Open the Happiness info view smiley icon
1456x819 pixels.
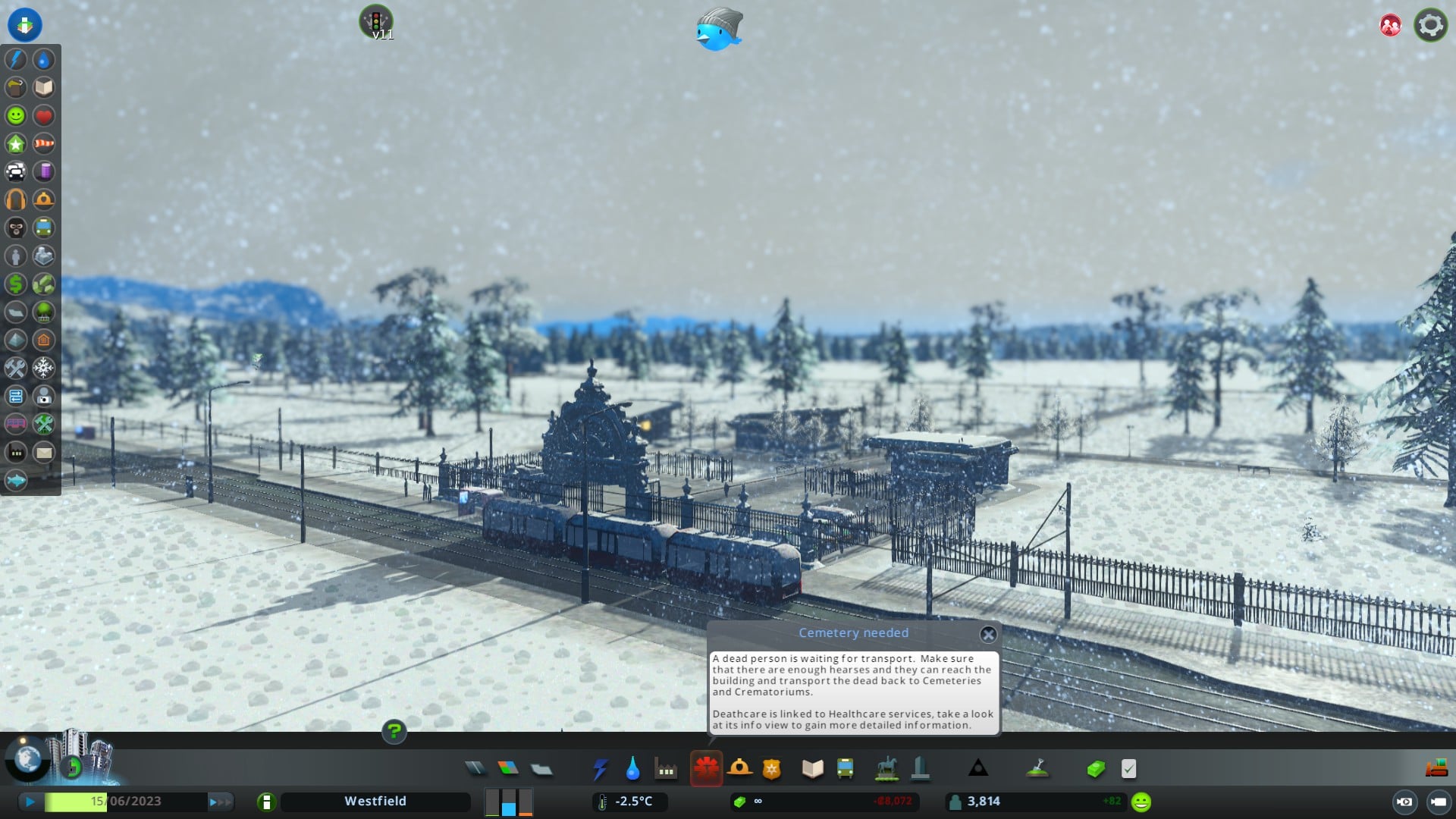(x=16, y=115)
